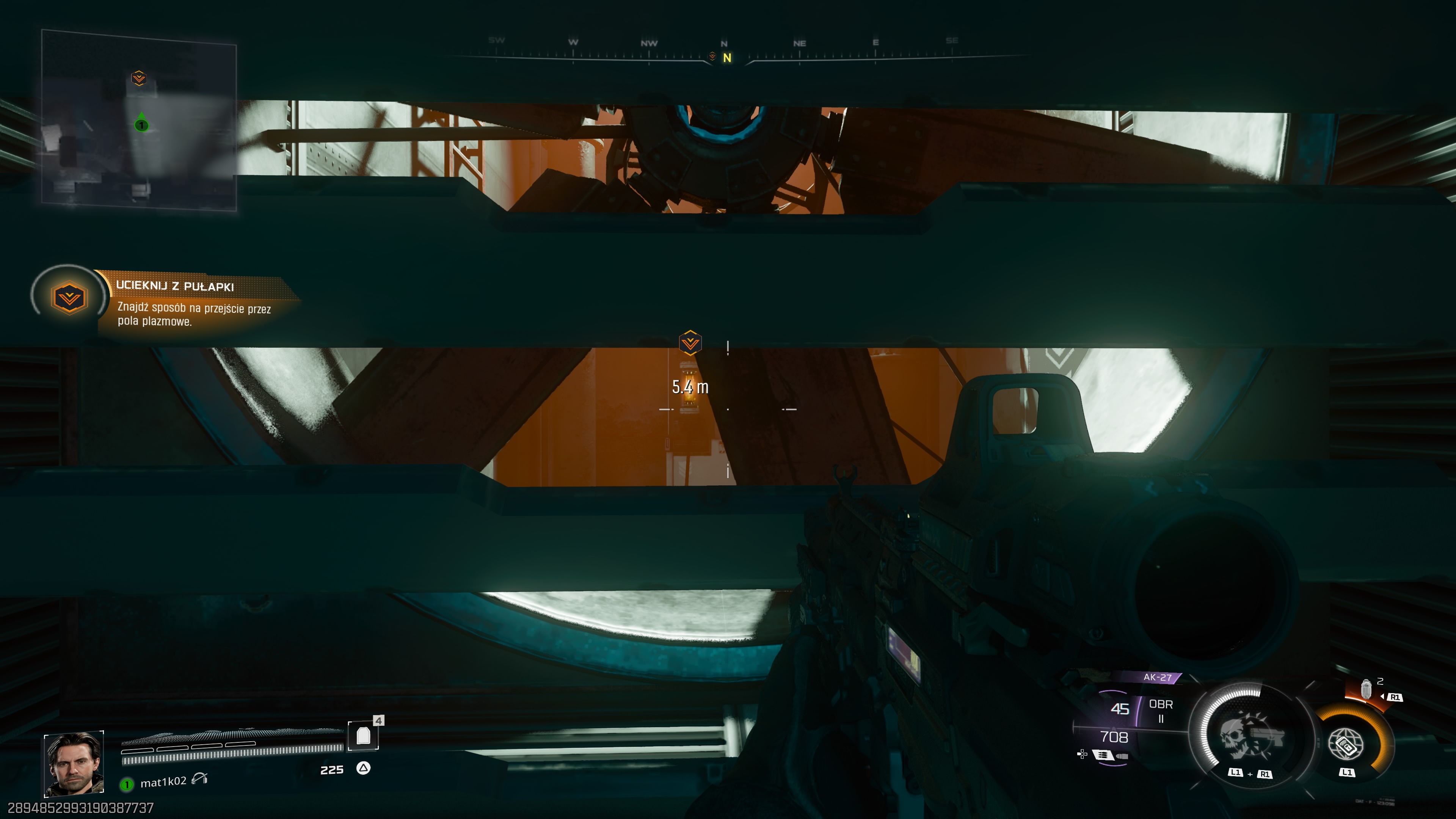The image size is (1456, 819).
Task: Toggle the burst fire mode bullets icon
Action: [x=1102, y=755]
